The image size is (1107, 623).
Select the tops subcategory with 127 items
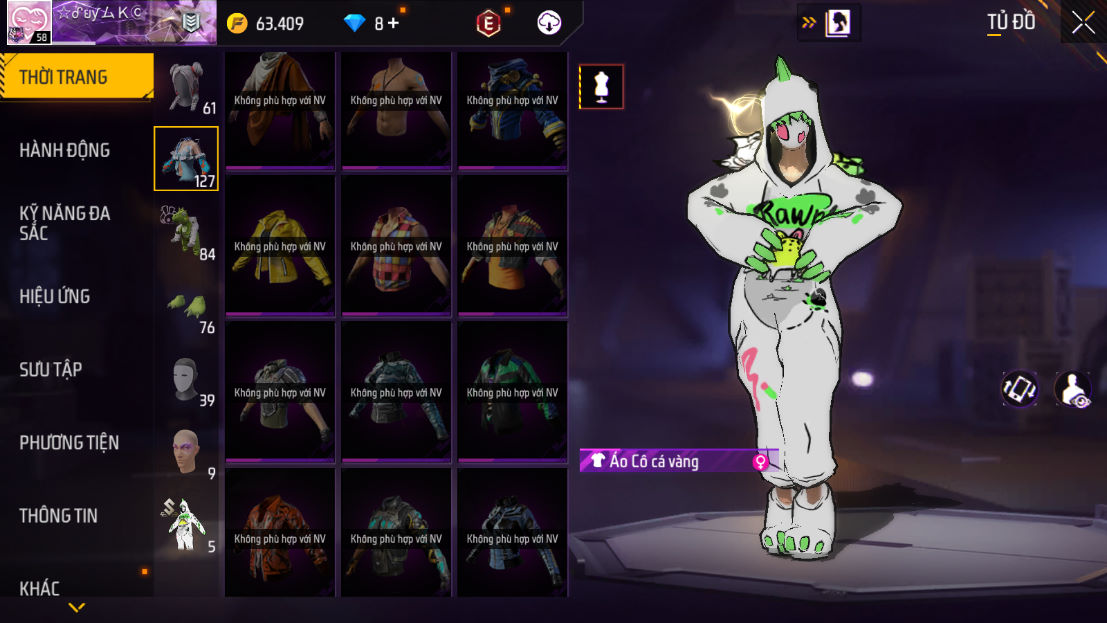[x=186, y=158]
